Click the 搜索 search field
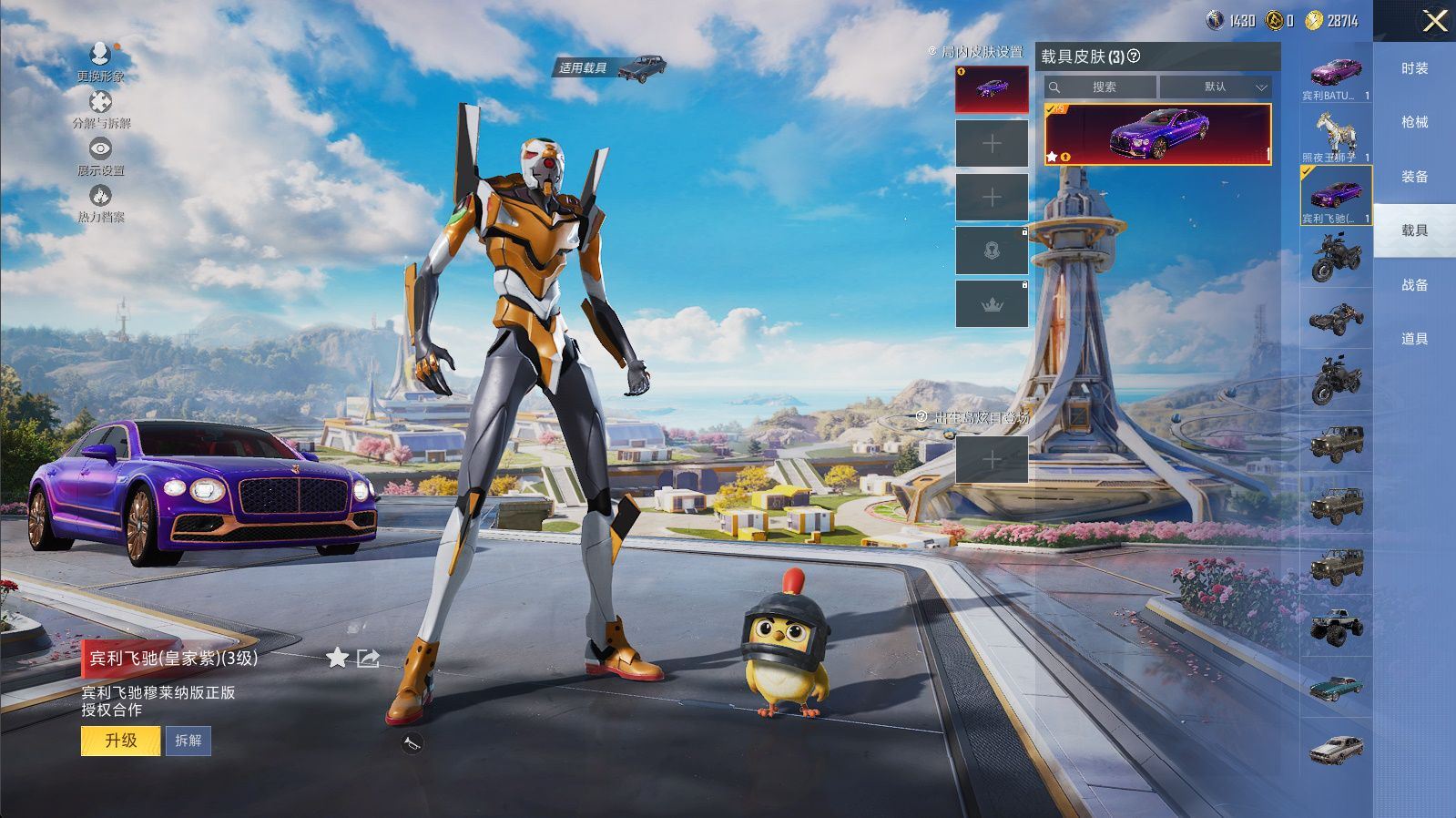The width and height of the screenshot is (1456, 818). click(x=1103, y=87)
